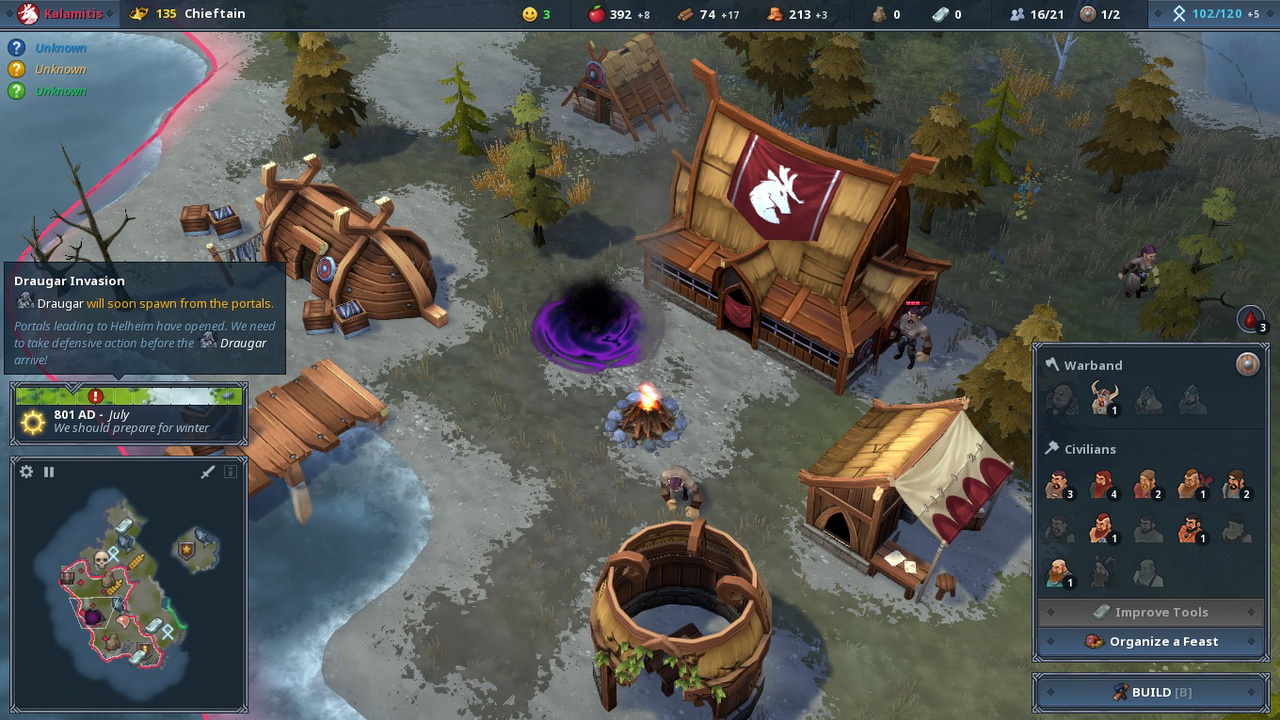Click the round shield icon in Warband panel
This screenshot has width=1280, height=720.
1247,364
